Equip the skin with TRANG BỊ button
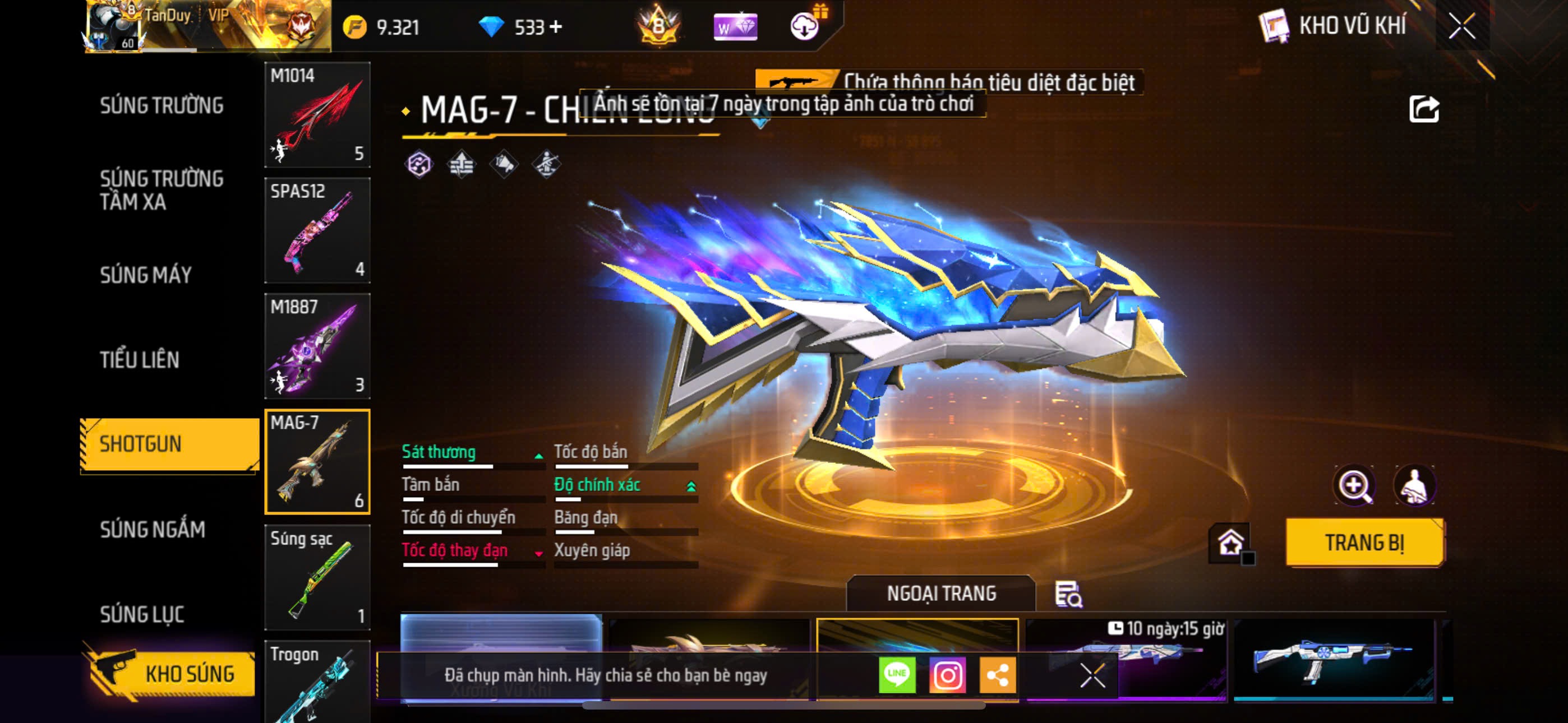1568x723 pixels. point(1364,543)
